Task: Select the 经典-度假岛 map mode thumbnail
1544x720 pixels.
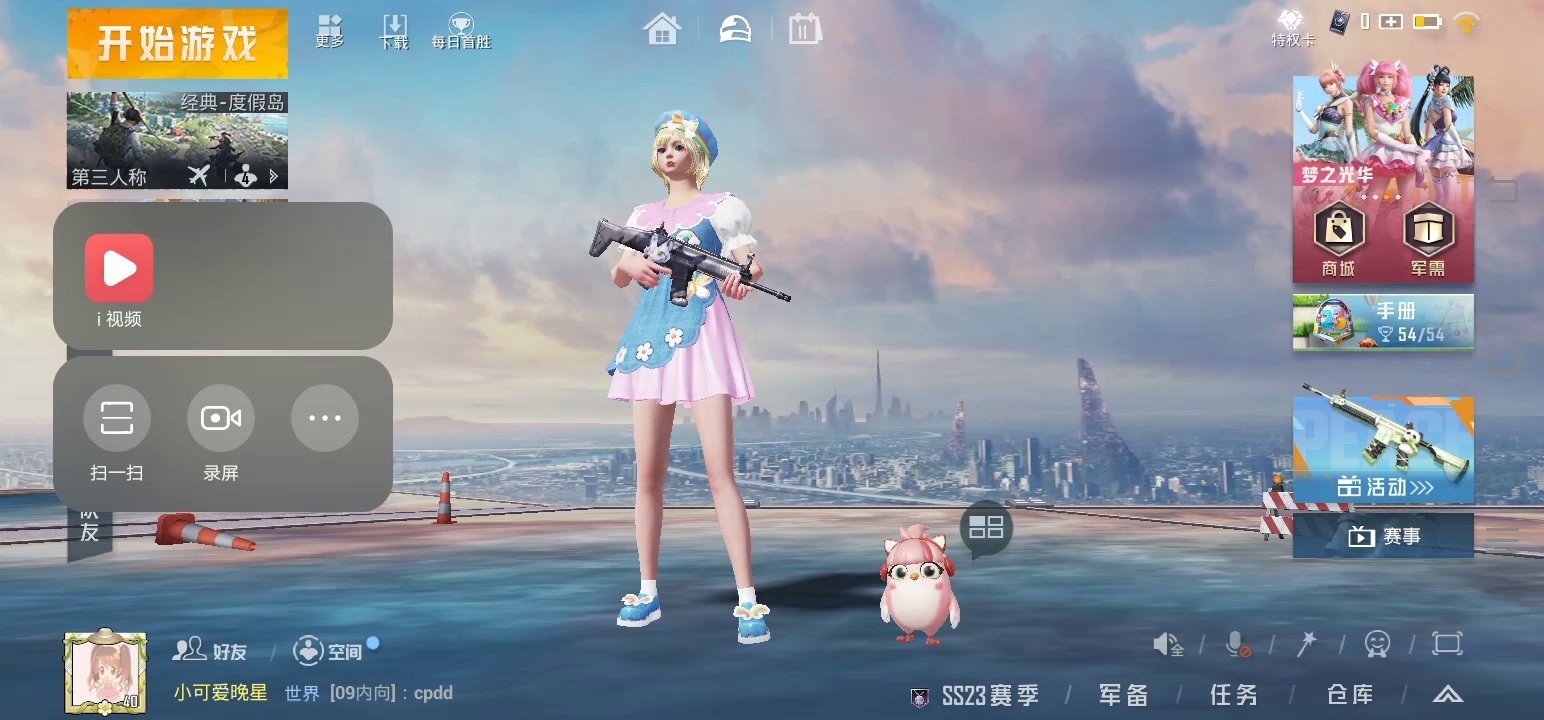Action: [177, 140]
